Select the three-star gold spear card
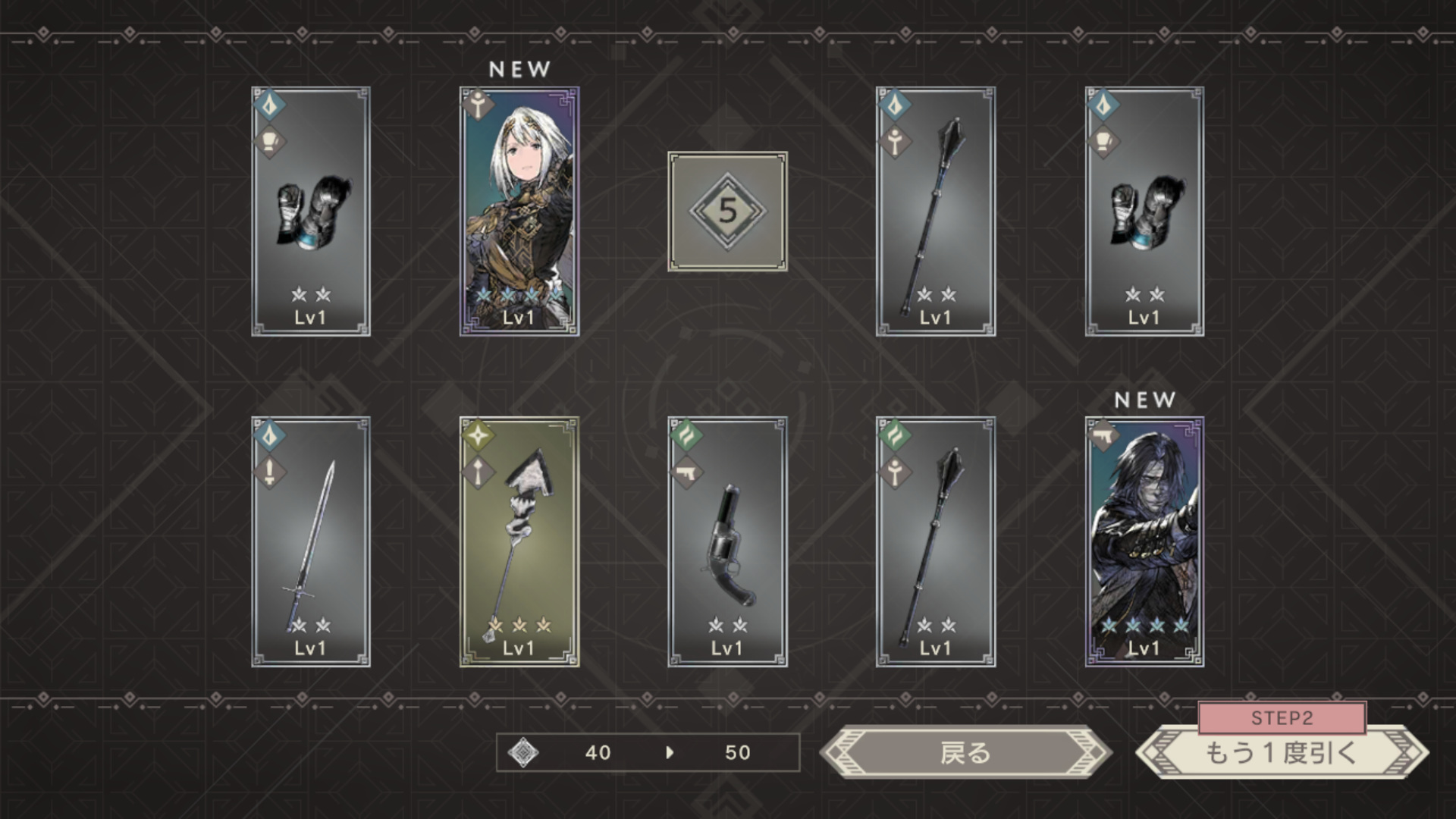The image size is (1456, 819). coord(519,541)
